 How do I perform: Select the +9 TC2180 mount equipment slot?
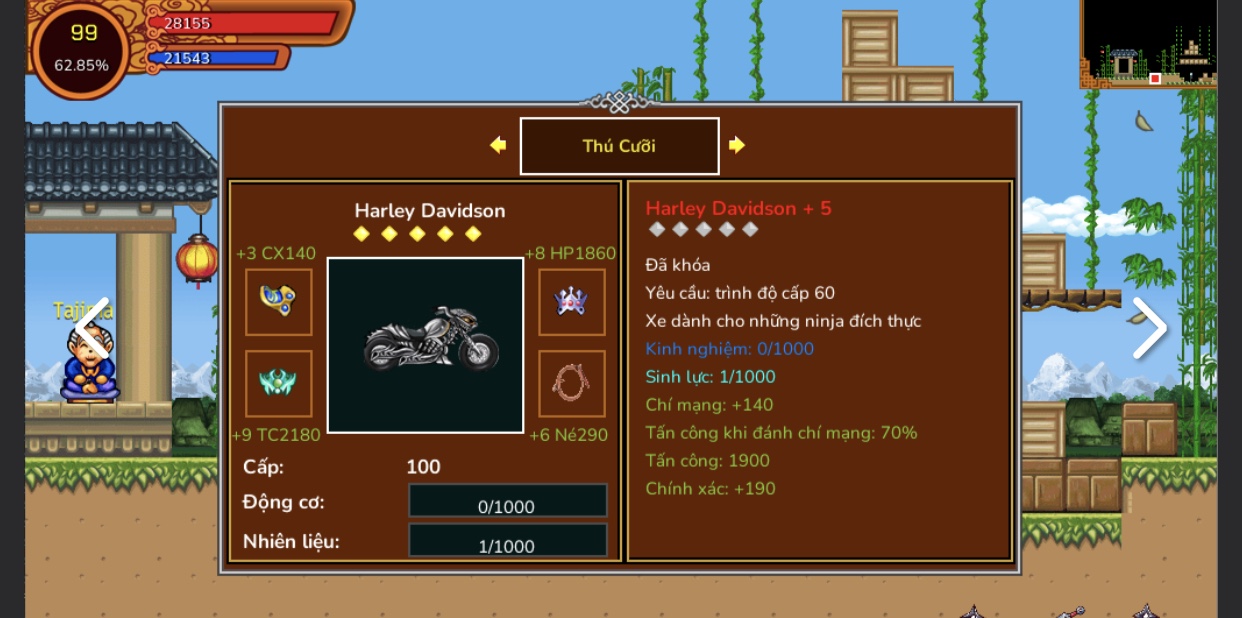[x=279, y=383]
